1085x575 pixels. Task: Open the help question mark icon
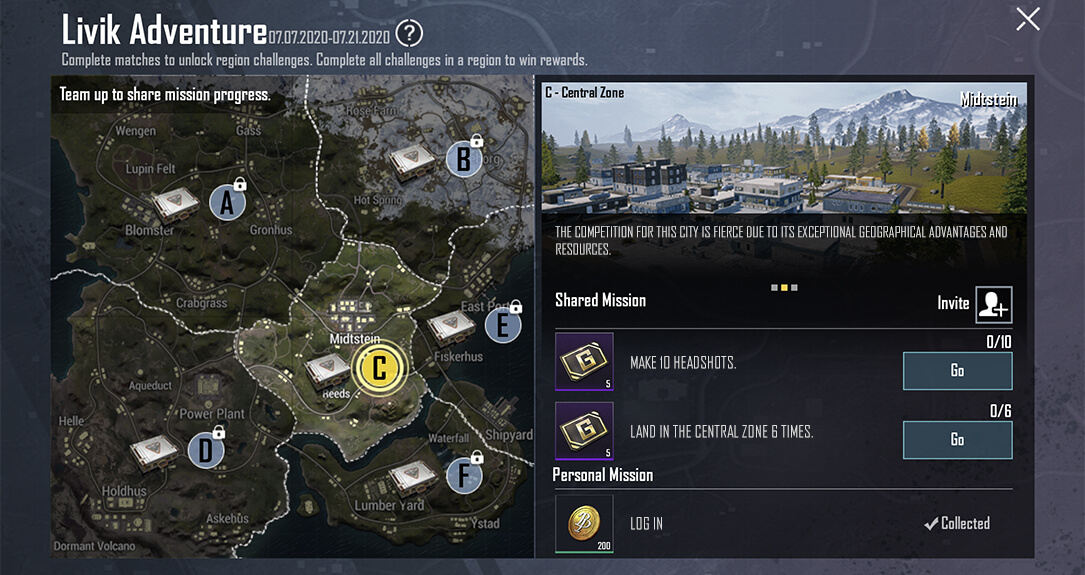coord(409,34)
